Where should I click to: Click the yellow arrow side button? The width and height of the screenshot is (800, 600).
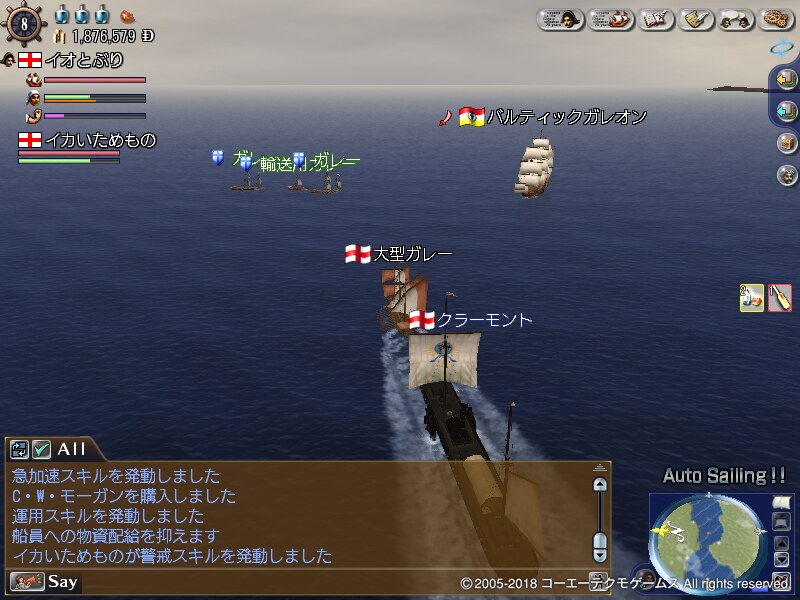786,78
